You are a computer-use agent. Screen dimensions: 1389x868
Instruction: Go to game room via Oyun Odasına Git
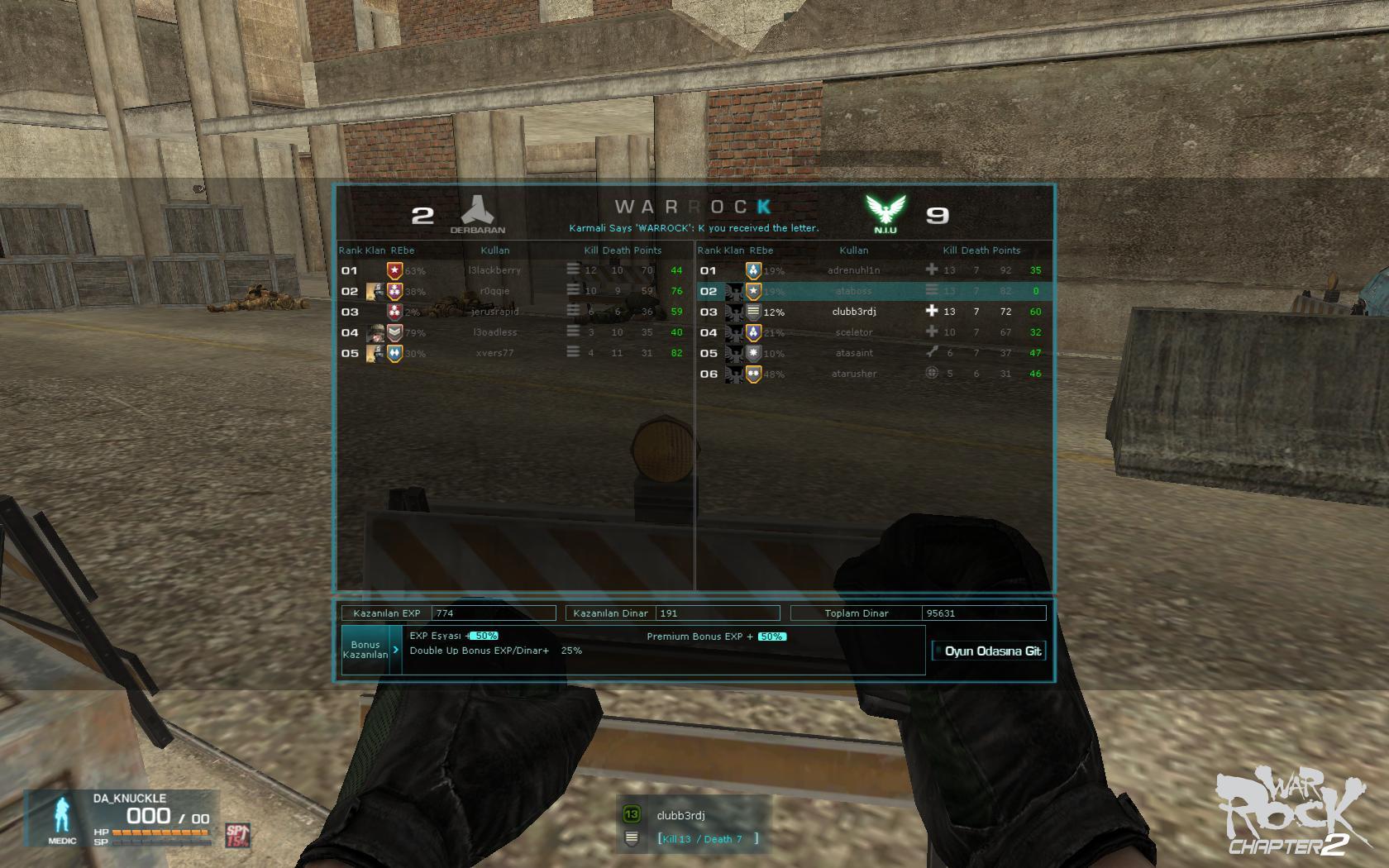tap(989, 651)
